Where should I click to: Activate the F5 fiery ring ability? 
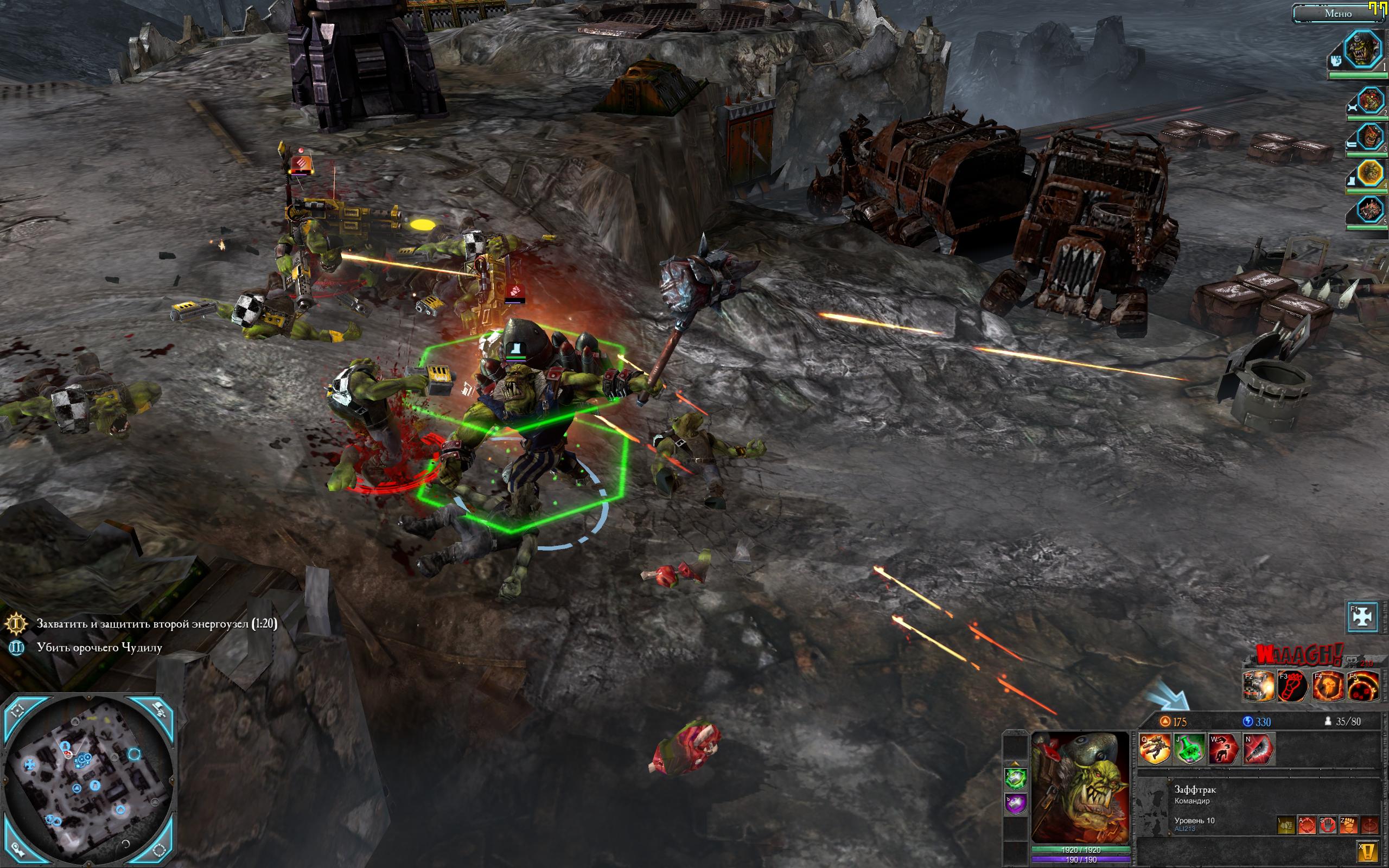click(x=1362, y=686)
